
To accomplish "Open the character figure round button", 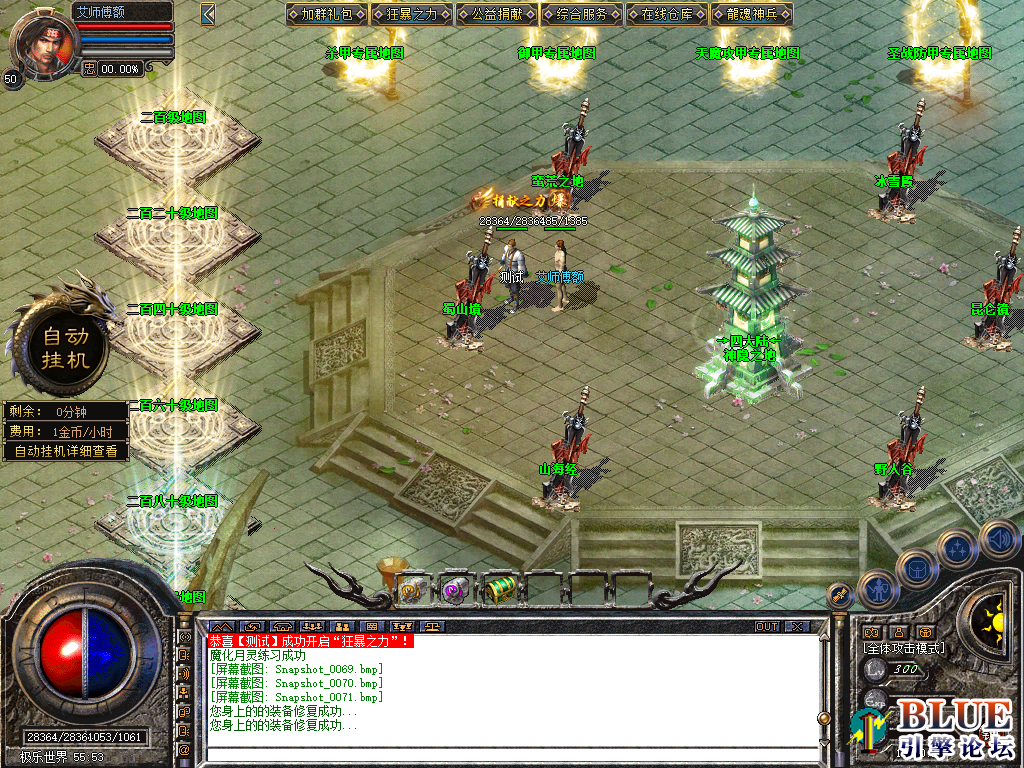I will [x=878, y=590].
